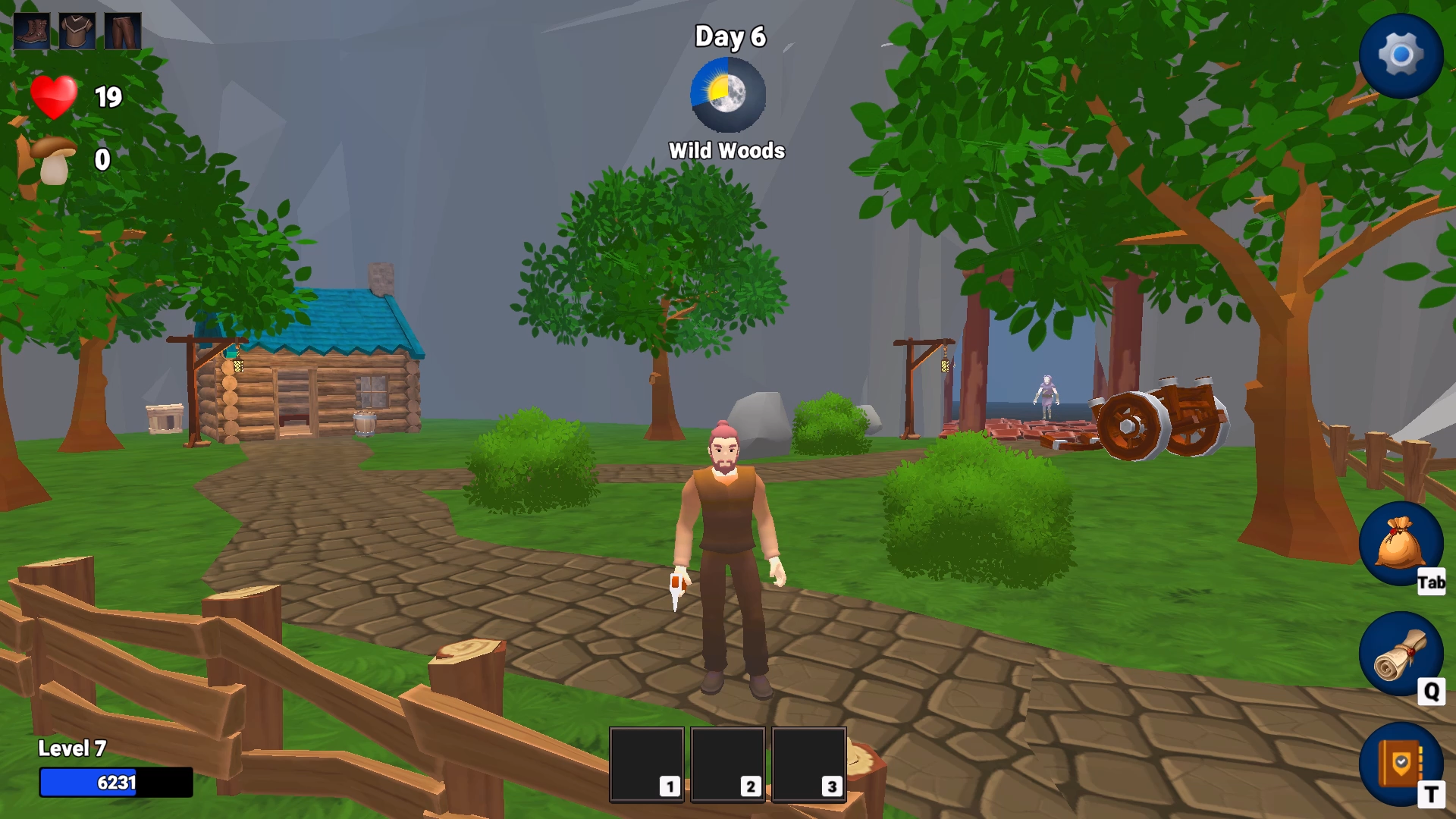This screenshot has width=1456, height=819.
Task: Click the pants equipment slot icon
Action: coord(121,31)
